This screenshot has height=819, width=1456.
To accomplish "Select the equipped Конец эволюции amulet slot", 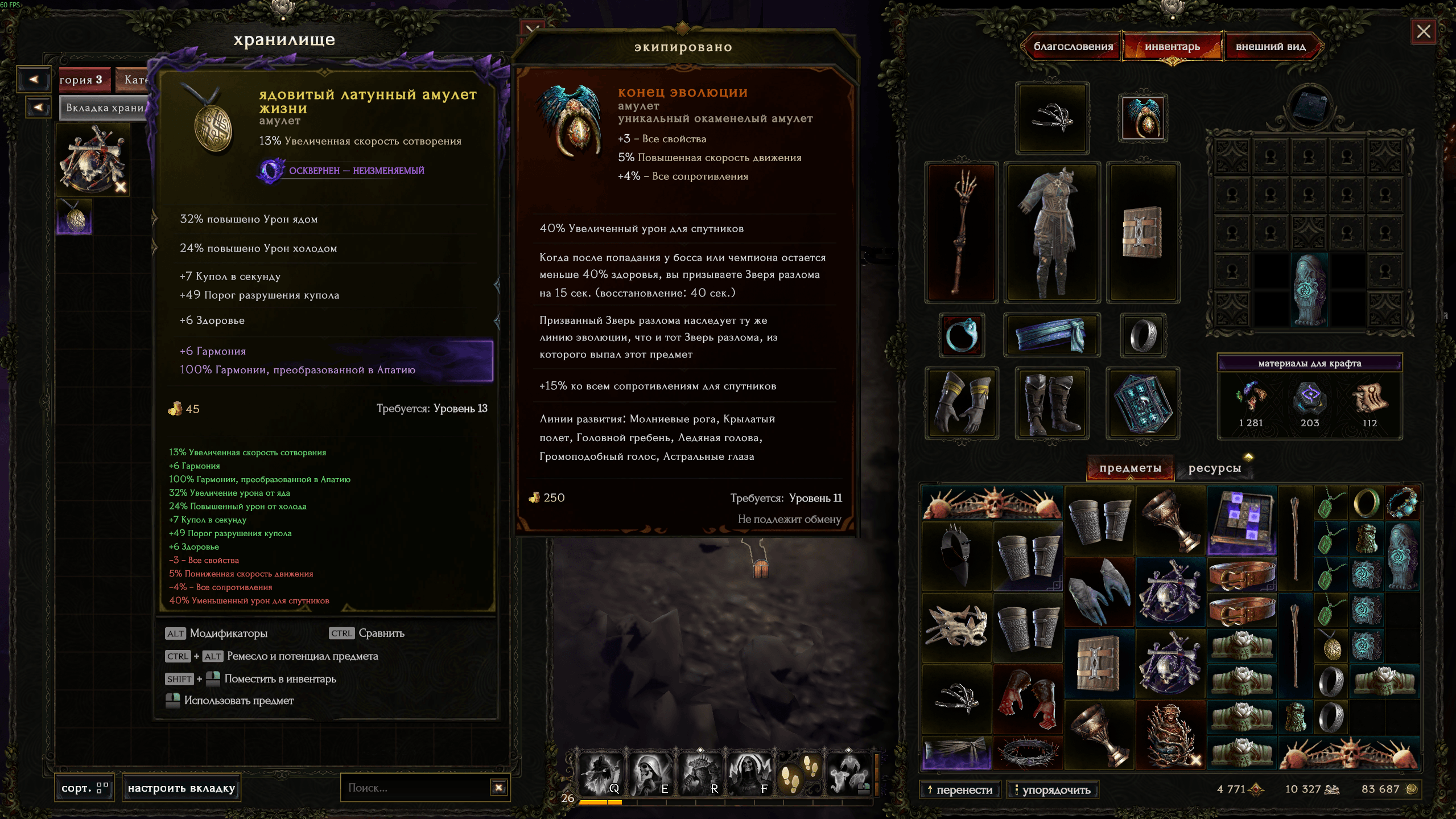I will (x=1142, y=118).
